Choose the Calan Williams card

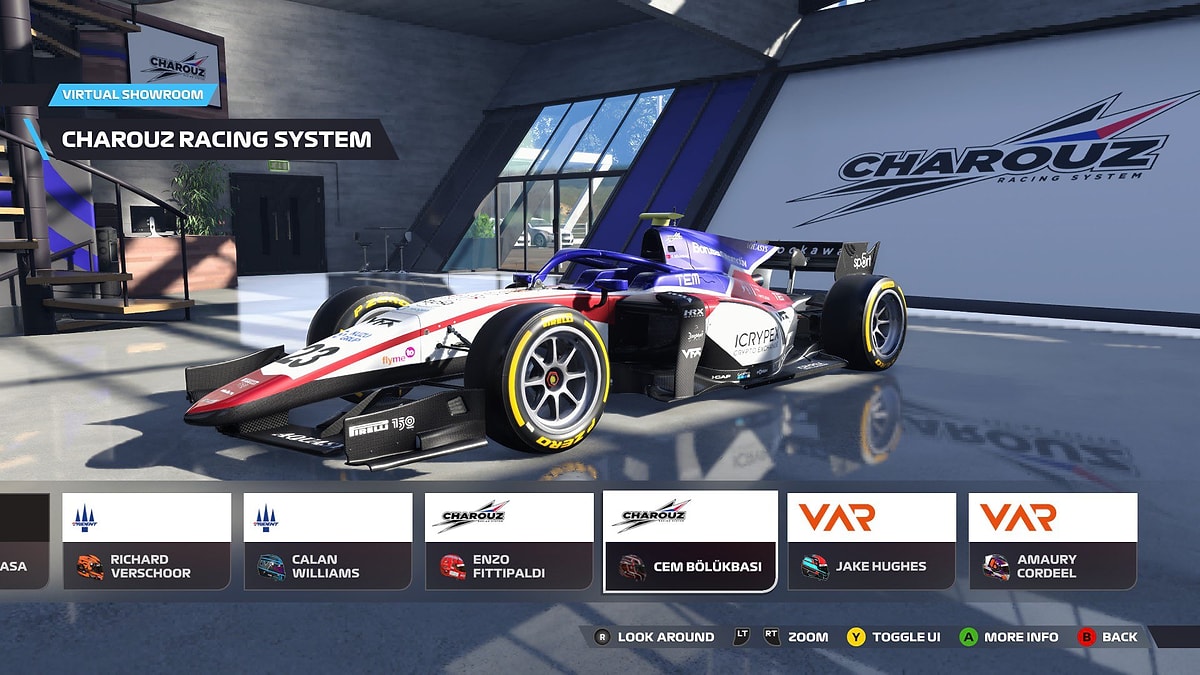[328, 541]
